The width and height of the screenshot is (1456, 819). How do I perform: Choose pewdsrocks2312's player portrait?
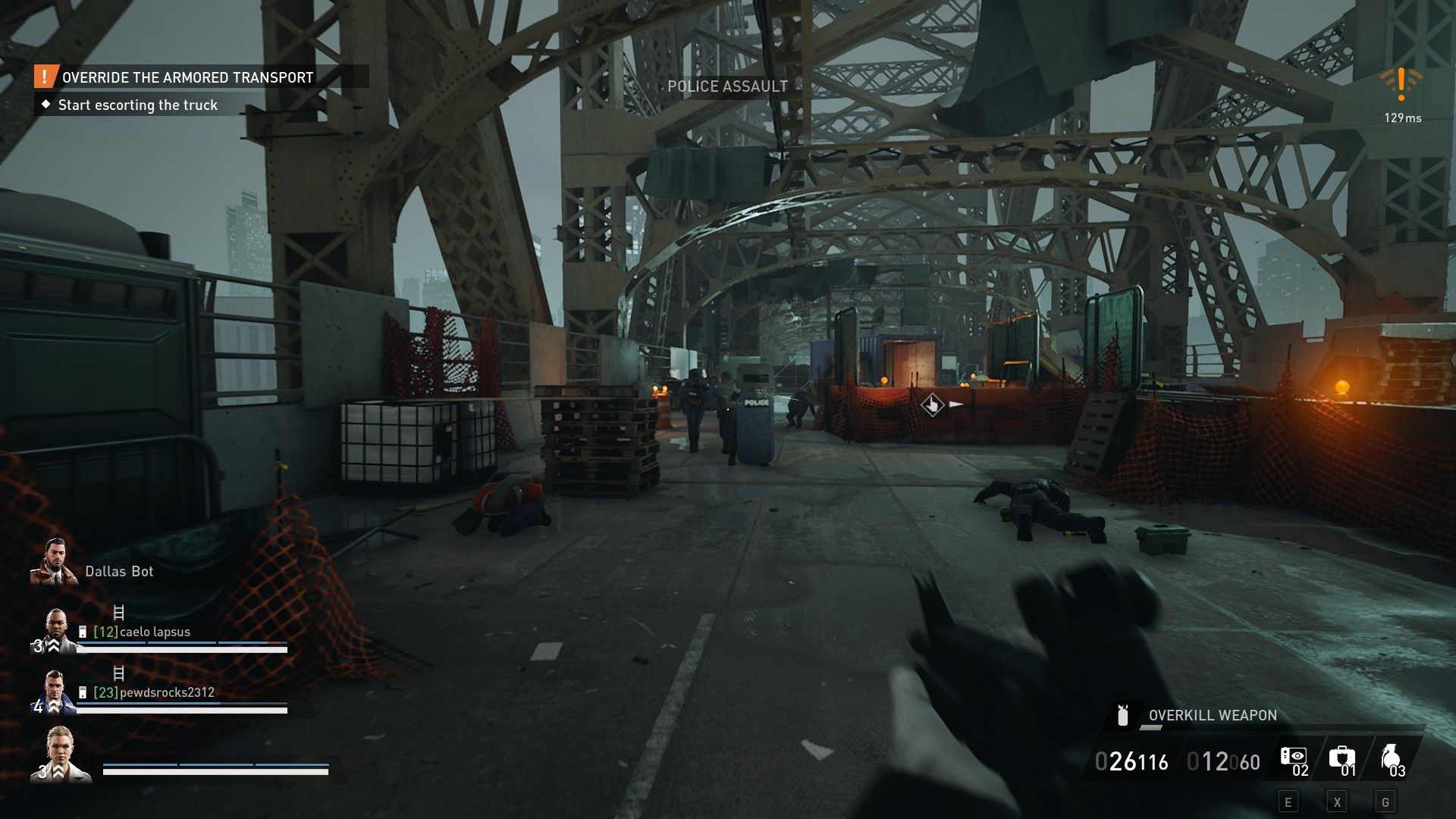point(55,692)
